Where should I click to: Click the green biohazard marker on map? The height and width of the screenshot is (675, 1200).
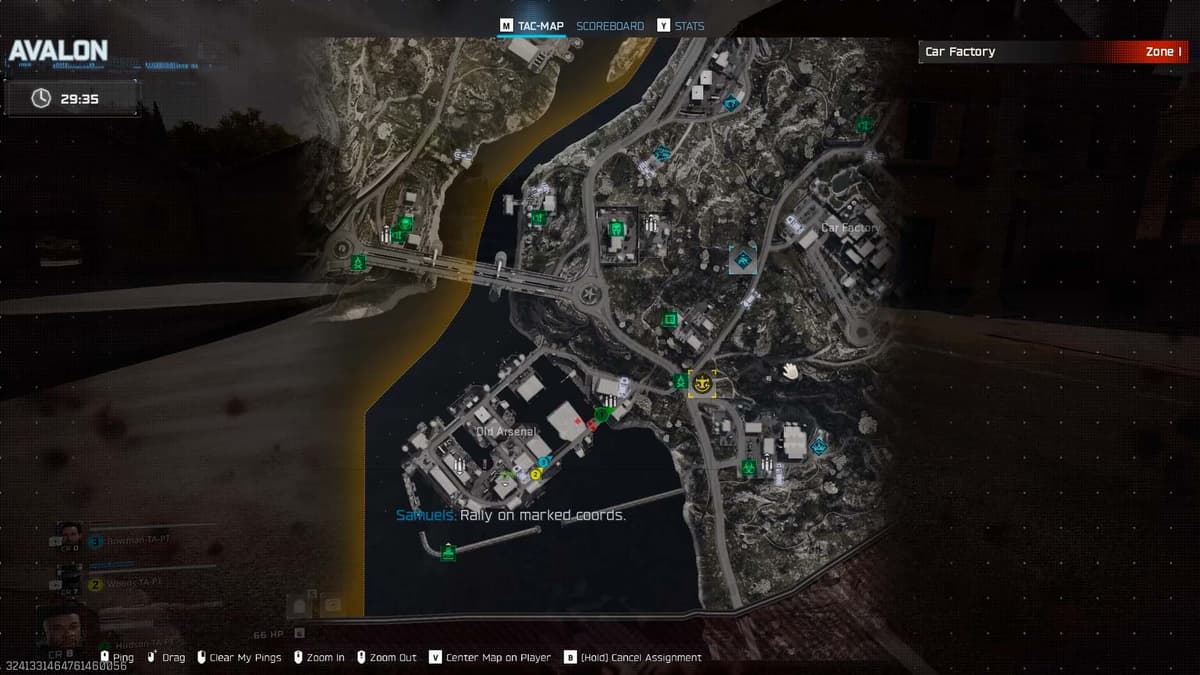(748, 465)
